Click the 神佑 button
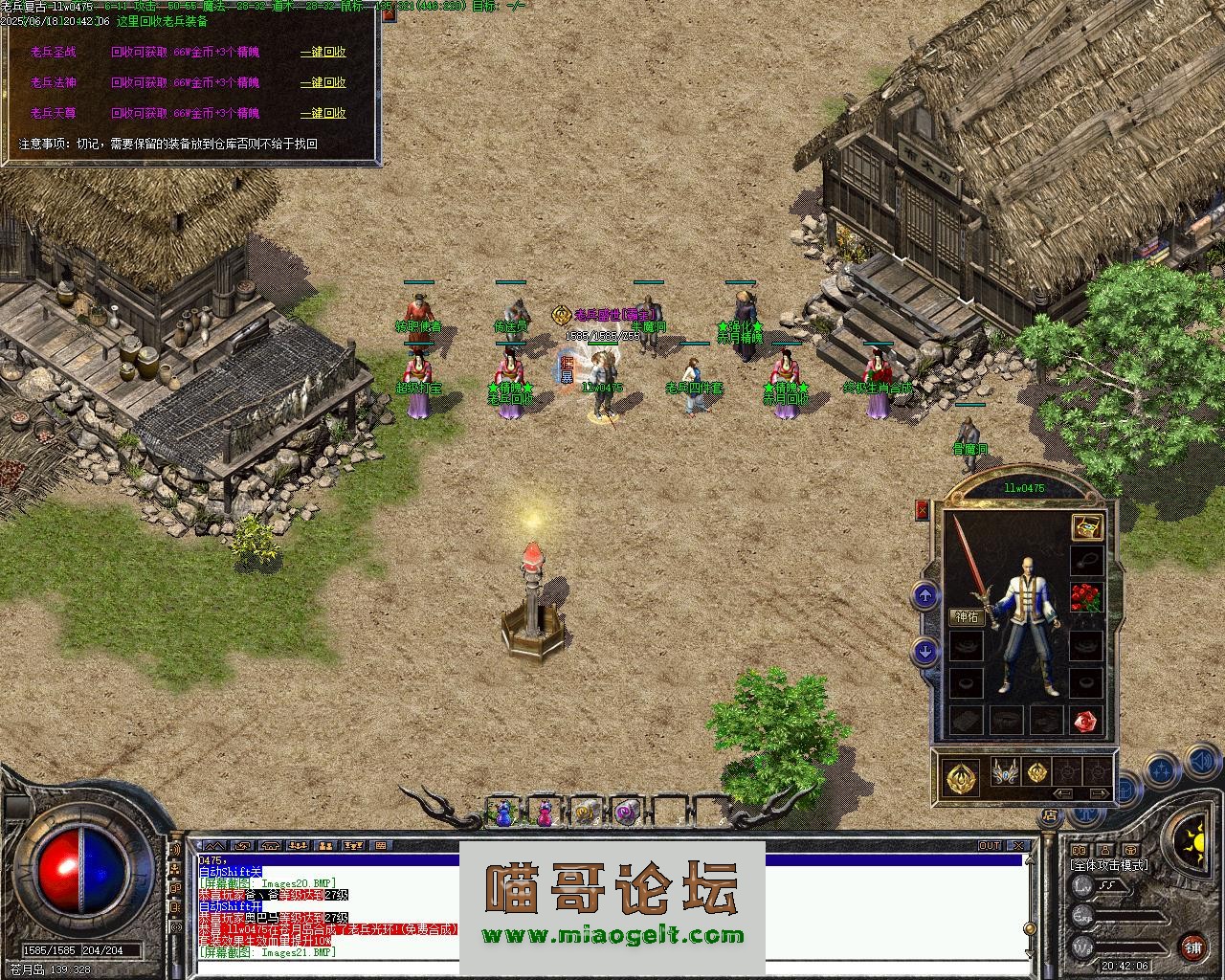1225x980 pixels. point(967,616)
